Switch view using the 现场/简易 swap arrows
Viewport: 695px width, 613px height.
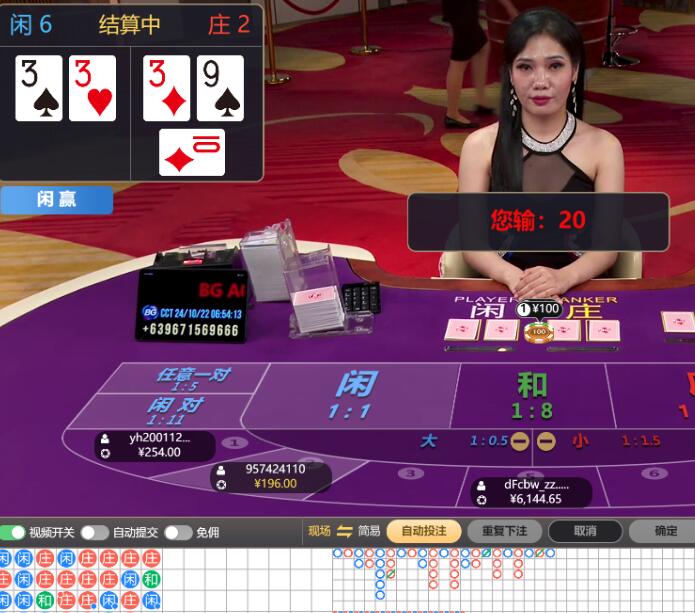[x=345, y=531]
